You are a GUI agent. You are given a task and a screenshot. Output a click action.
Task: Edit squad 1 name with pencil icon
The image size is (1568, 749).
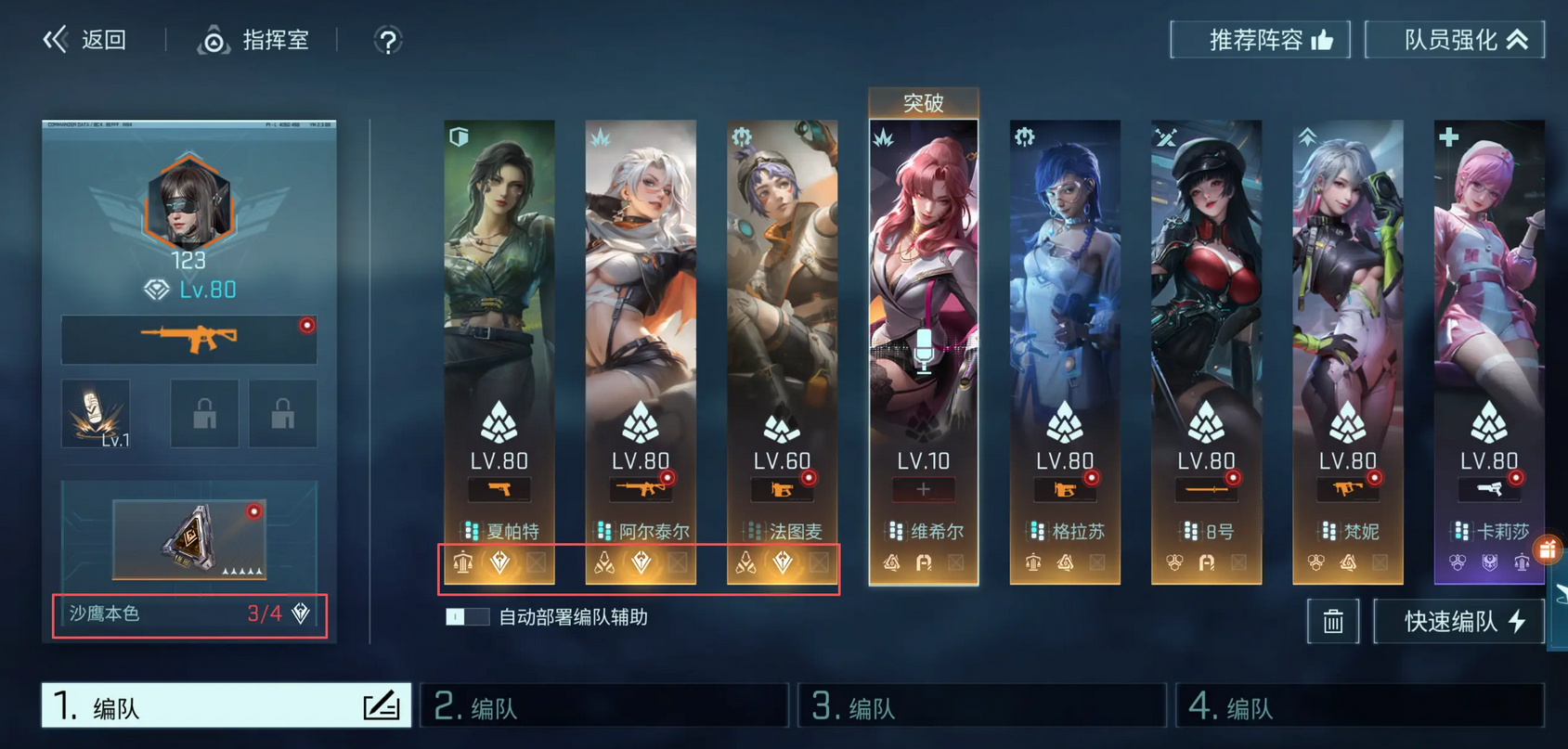pyautogui.click(x=381, y=706)
